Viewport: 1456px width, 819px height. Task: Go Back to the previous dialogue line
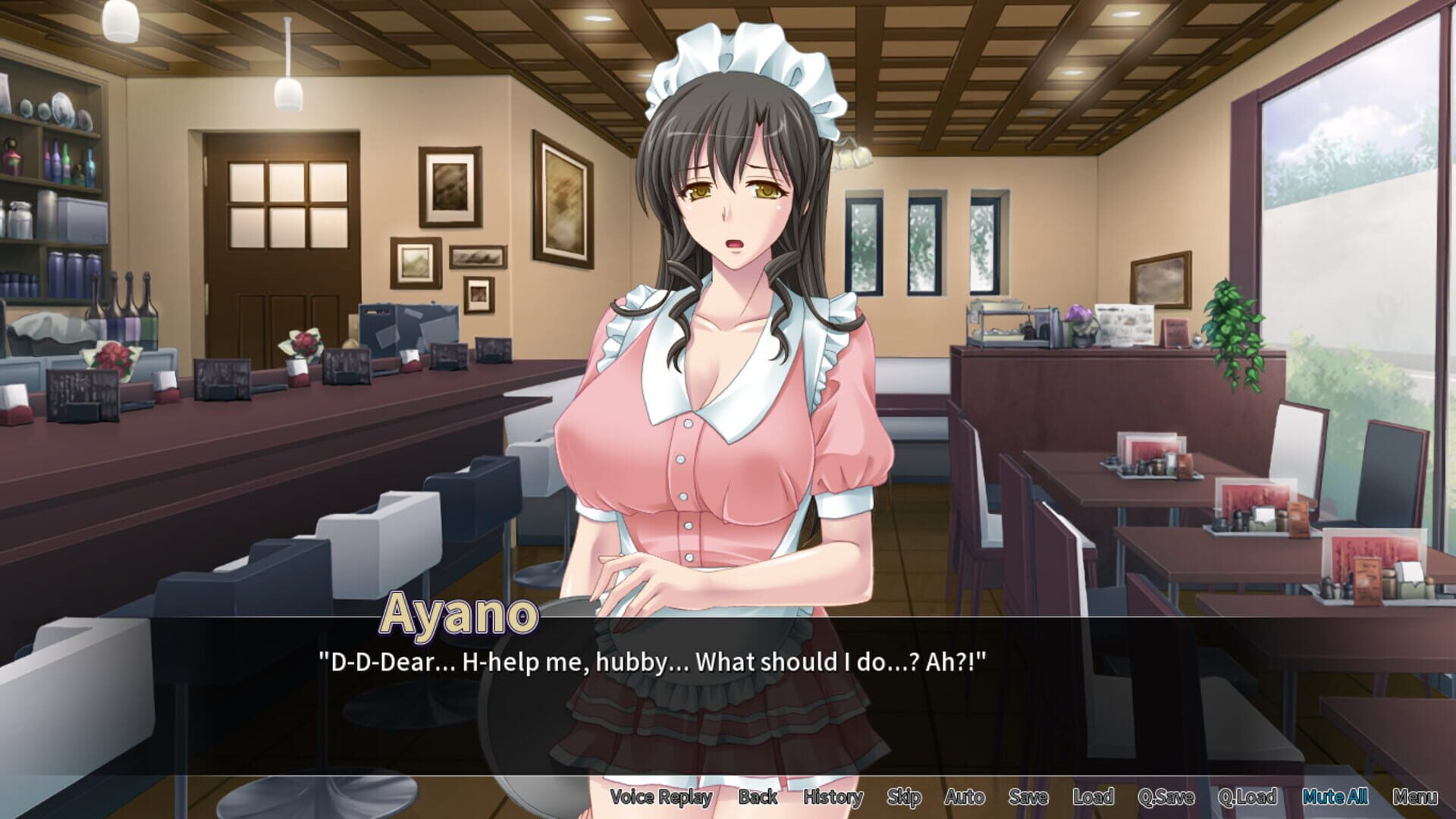756,798
